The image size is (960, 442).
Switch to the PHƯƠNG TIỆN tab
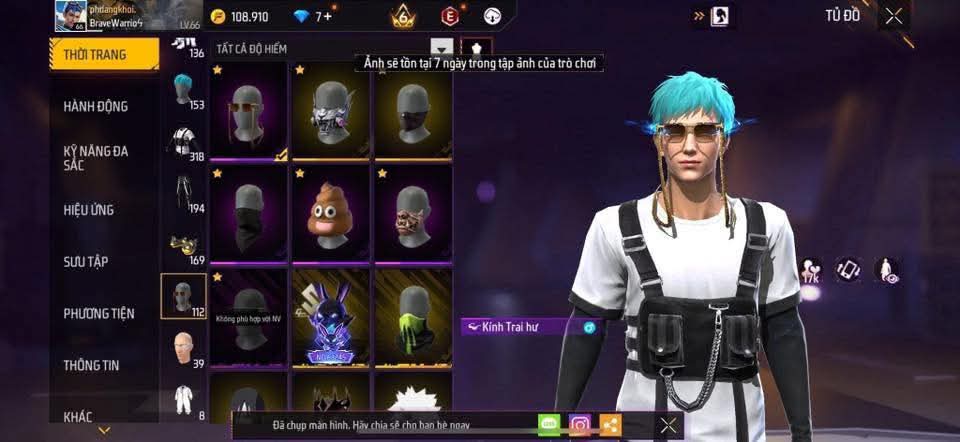click(x=99, y=313)
